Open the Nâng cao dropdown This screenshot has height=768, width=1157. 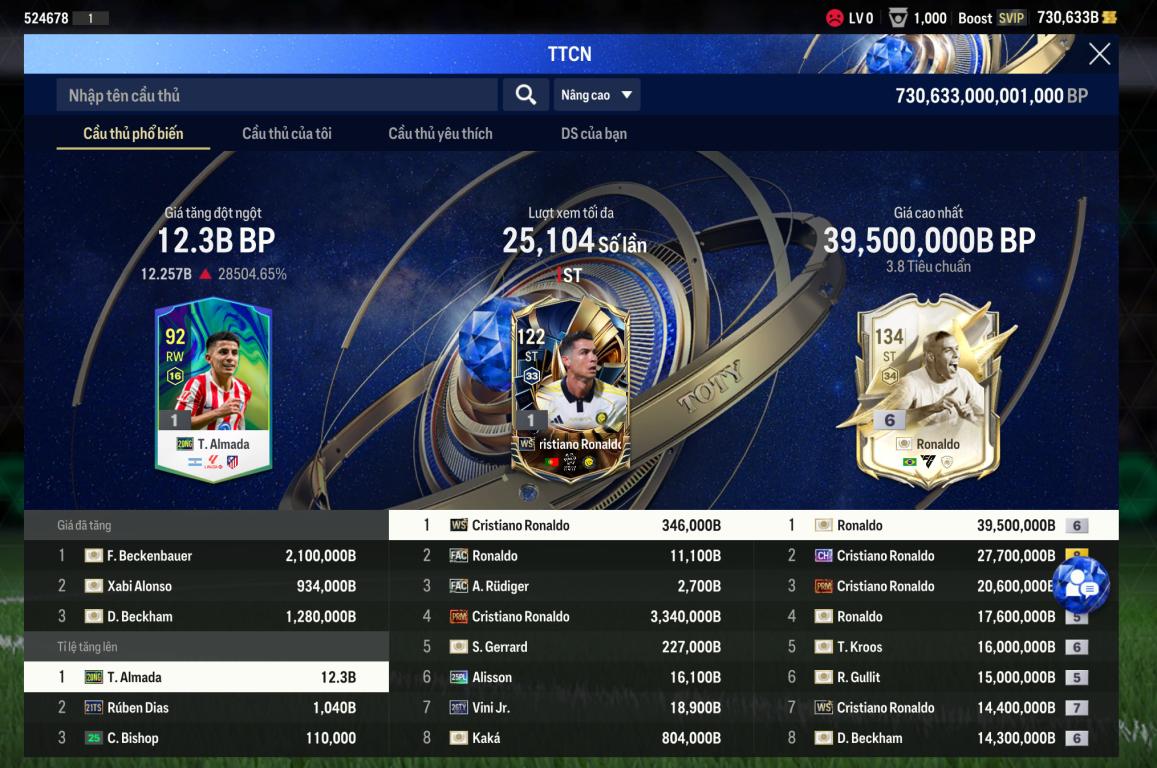coord(597,95)
